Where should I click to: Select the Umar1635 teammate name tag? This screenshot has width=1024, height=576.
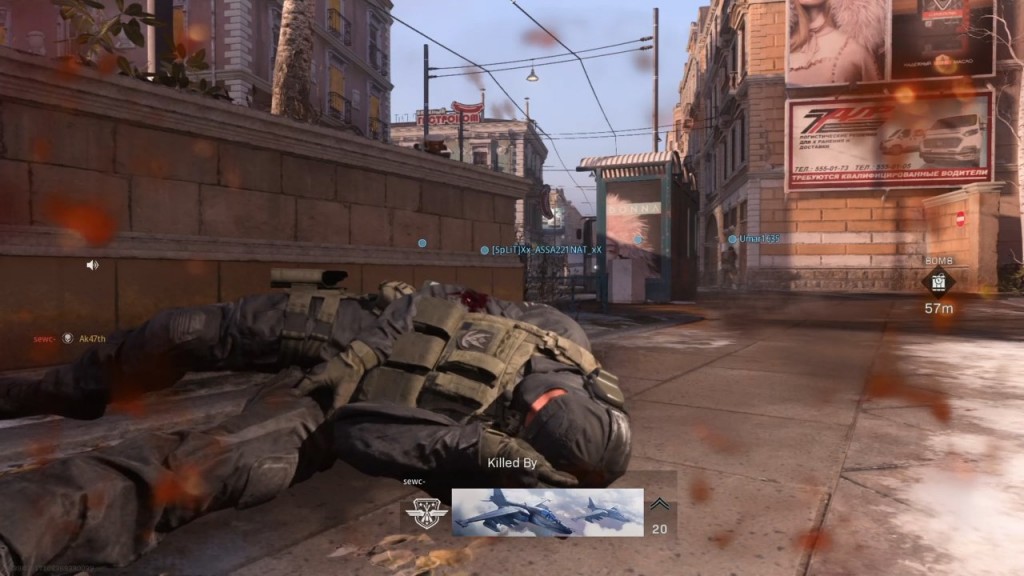point(758,239)
